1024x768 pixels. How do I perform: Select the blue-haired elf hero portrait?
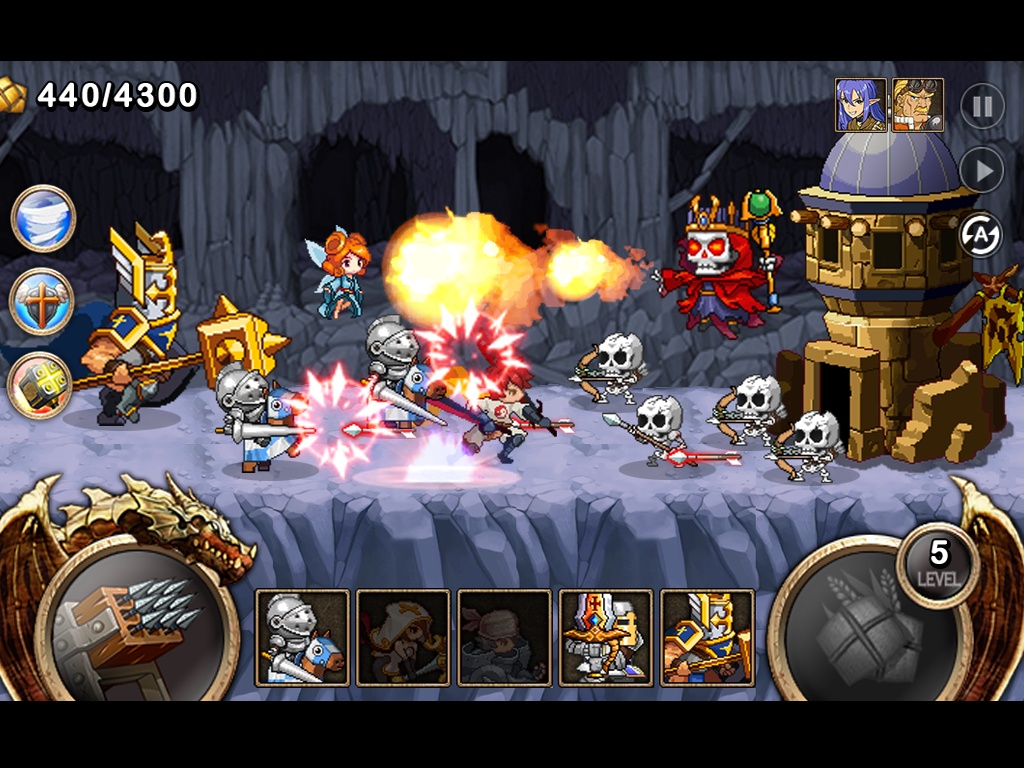pos(861,105)
